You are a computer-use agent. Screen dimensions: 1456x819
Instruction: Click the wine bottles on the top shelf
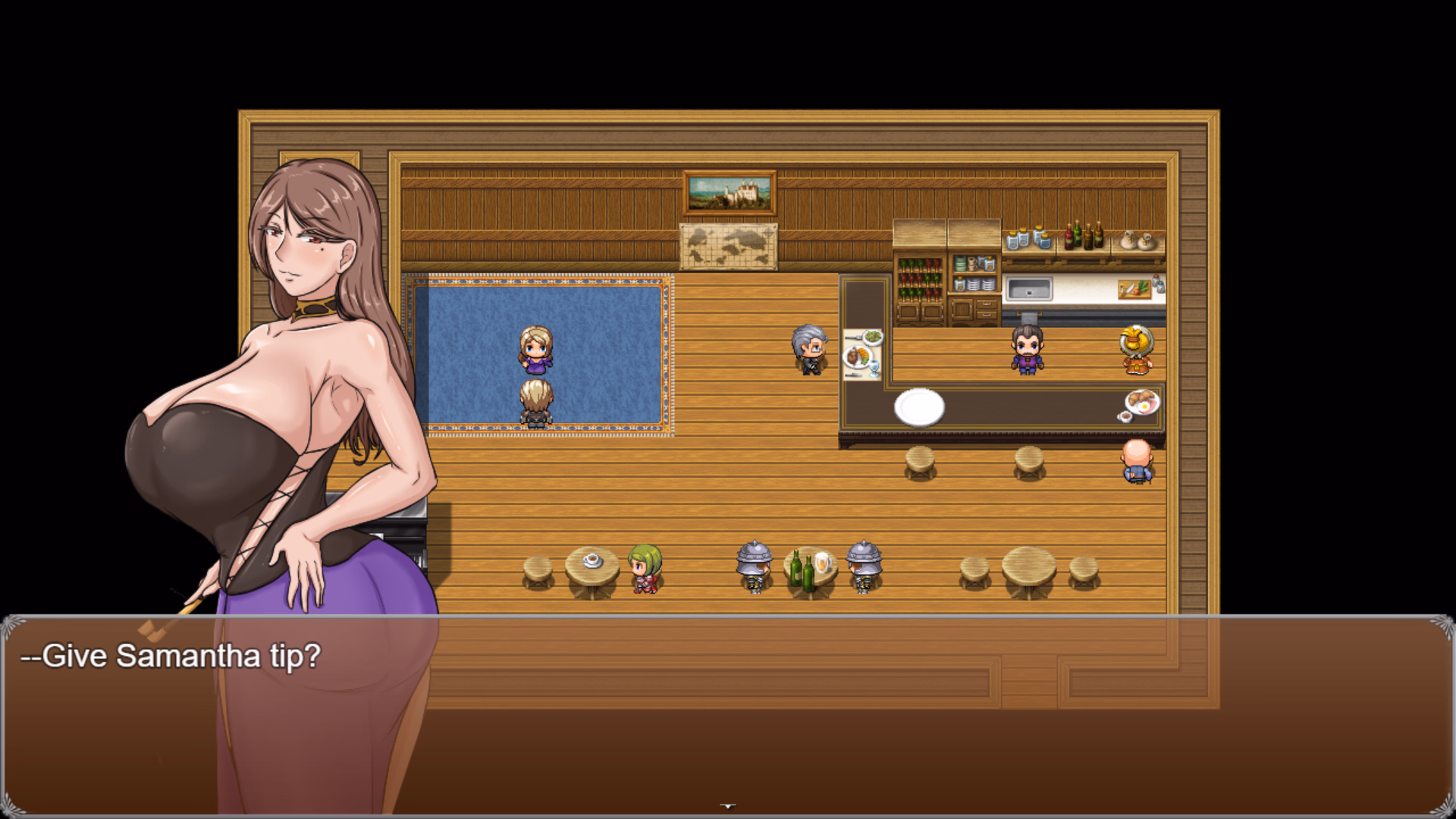click(x=1083, y=237)
